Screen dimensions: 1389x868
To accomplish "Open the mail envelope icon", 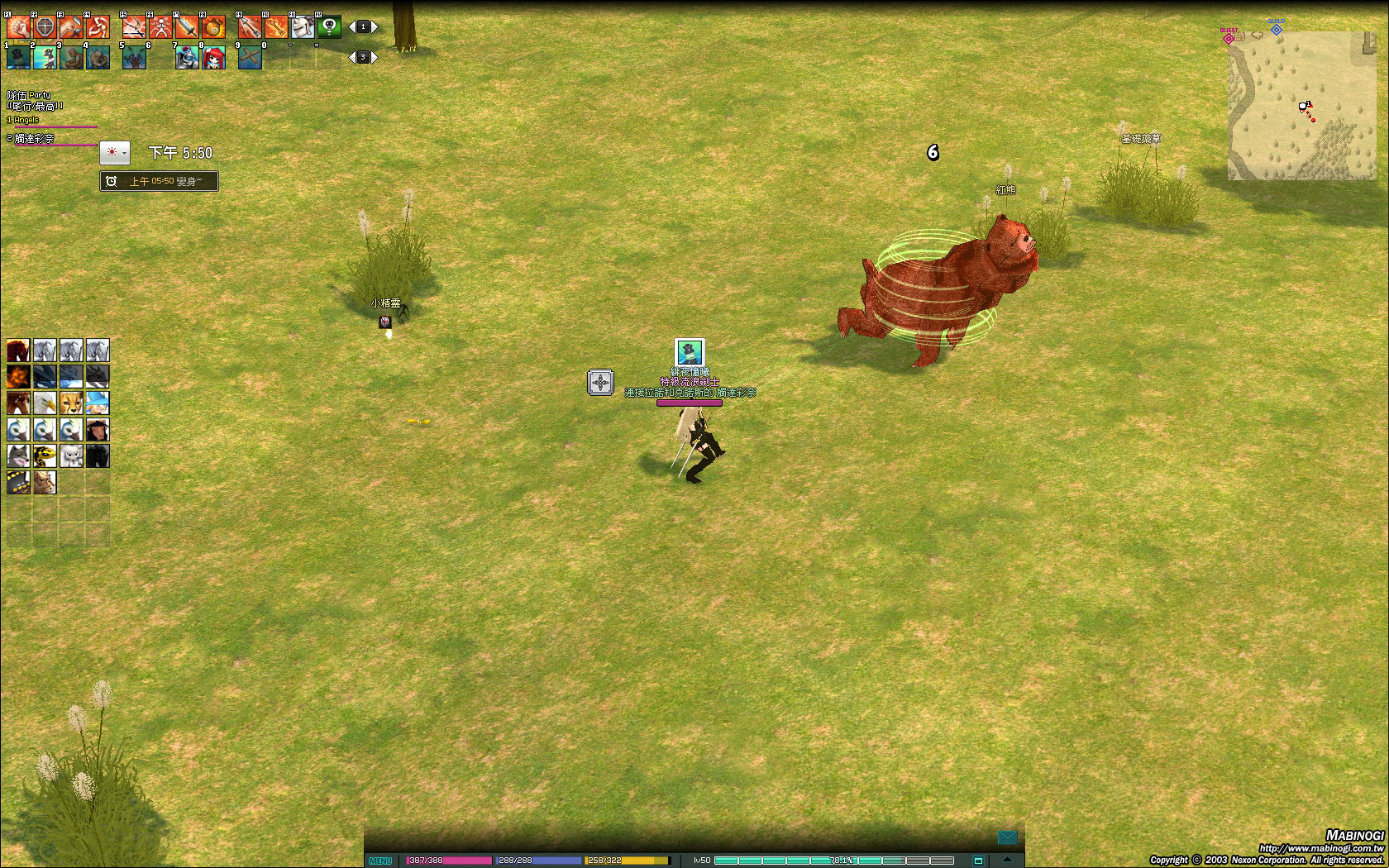I will tap(1007, 837).
